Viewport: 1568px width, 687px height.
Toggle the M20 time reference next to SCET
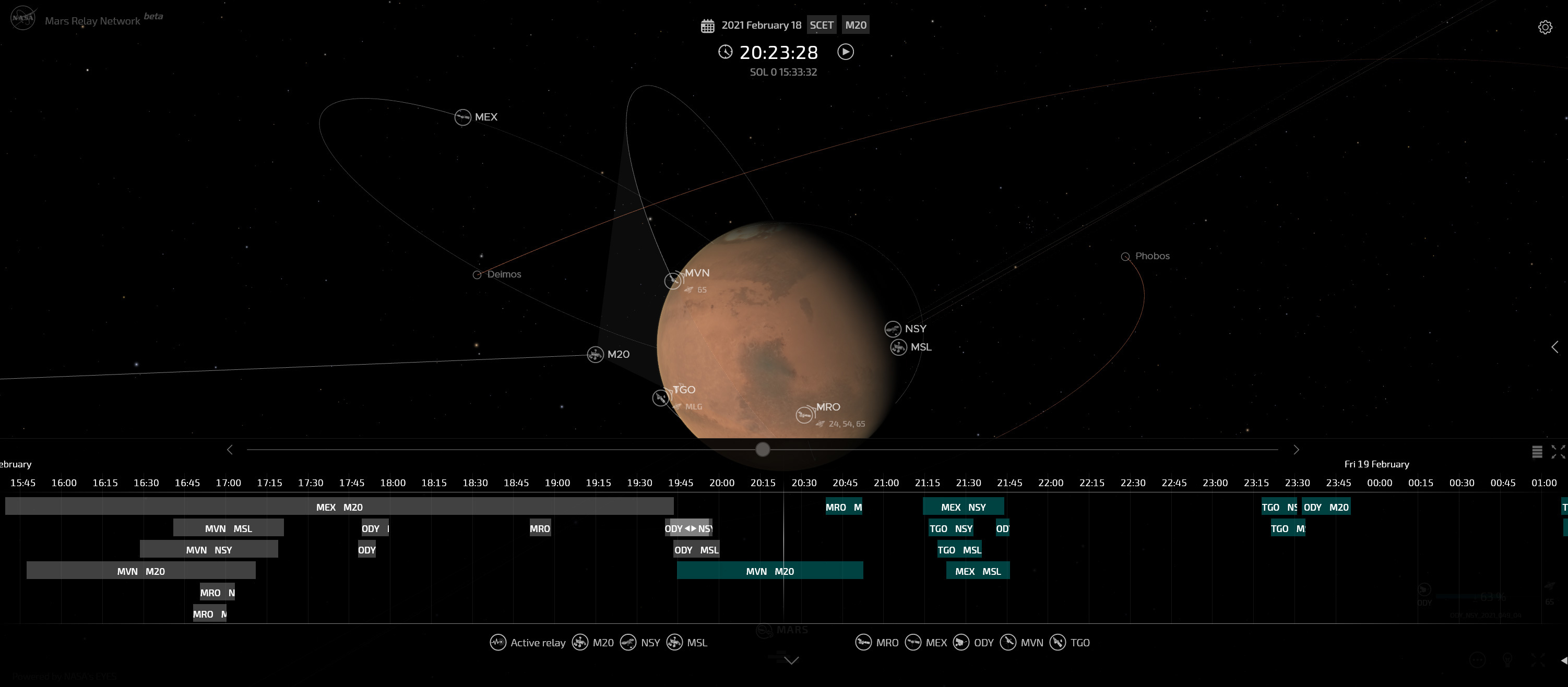point(855,25)
